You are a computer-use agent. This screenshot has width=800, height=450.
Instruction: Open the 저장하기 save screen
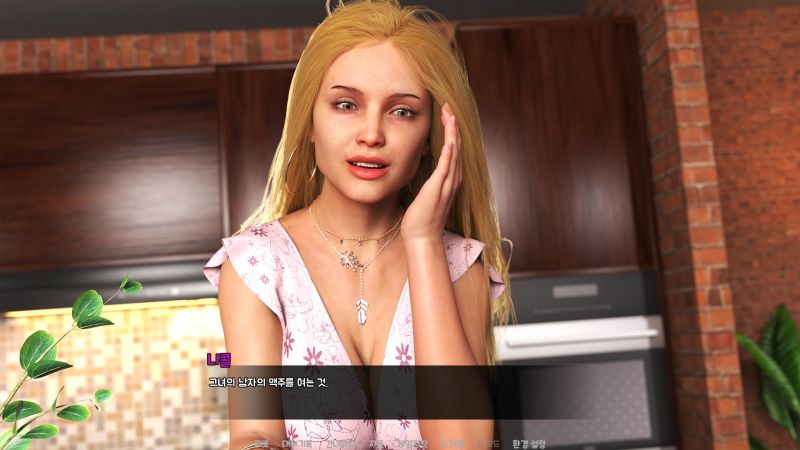click(x=410, y=443)
